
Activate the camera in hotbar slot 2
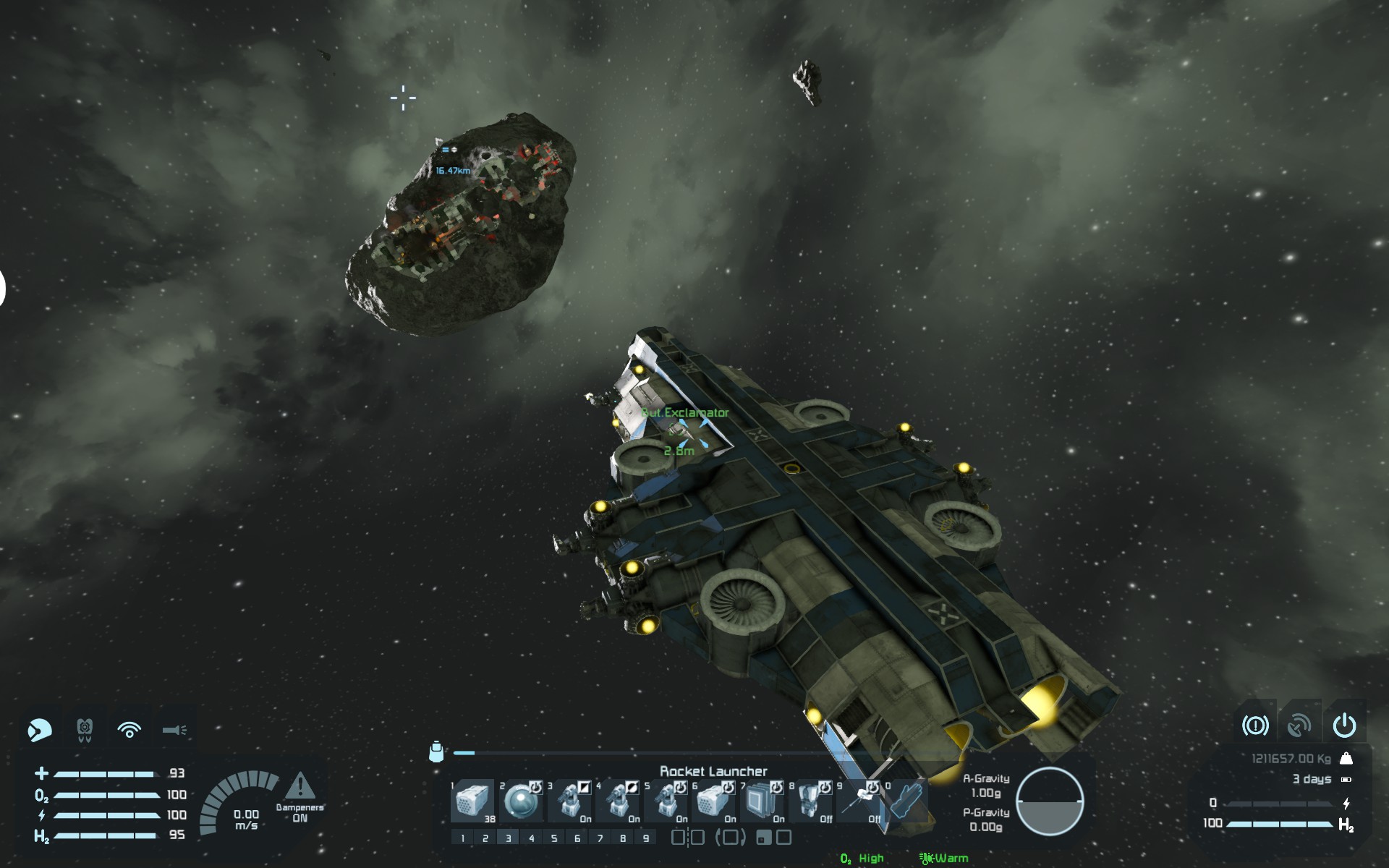pyautogui.click(x=520, y=801)
